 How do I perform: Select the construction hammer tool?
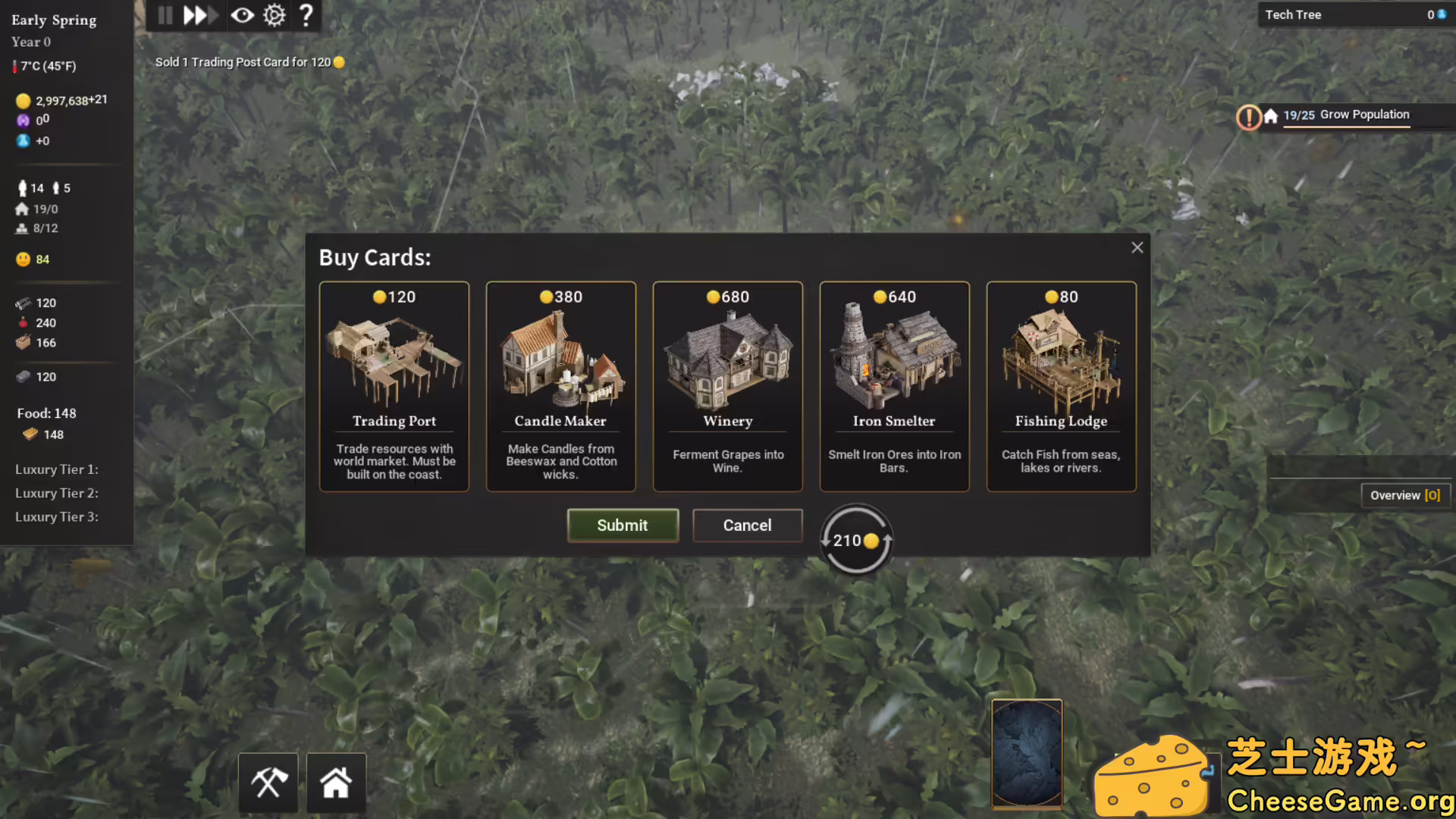268,781
